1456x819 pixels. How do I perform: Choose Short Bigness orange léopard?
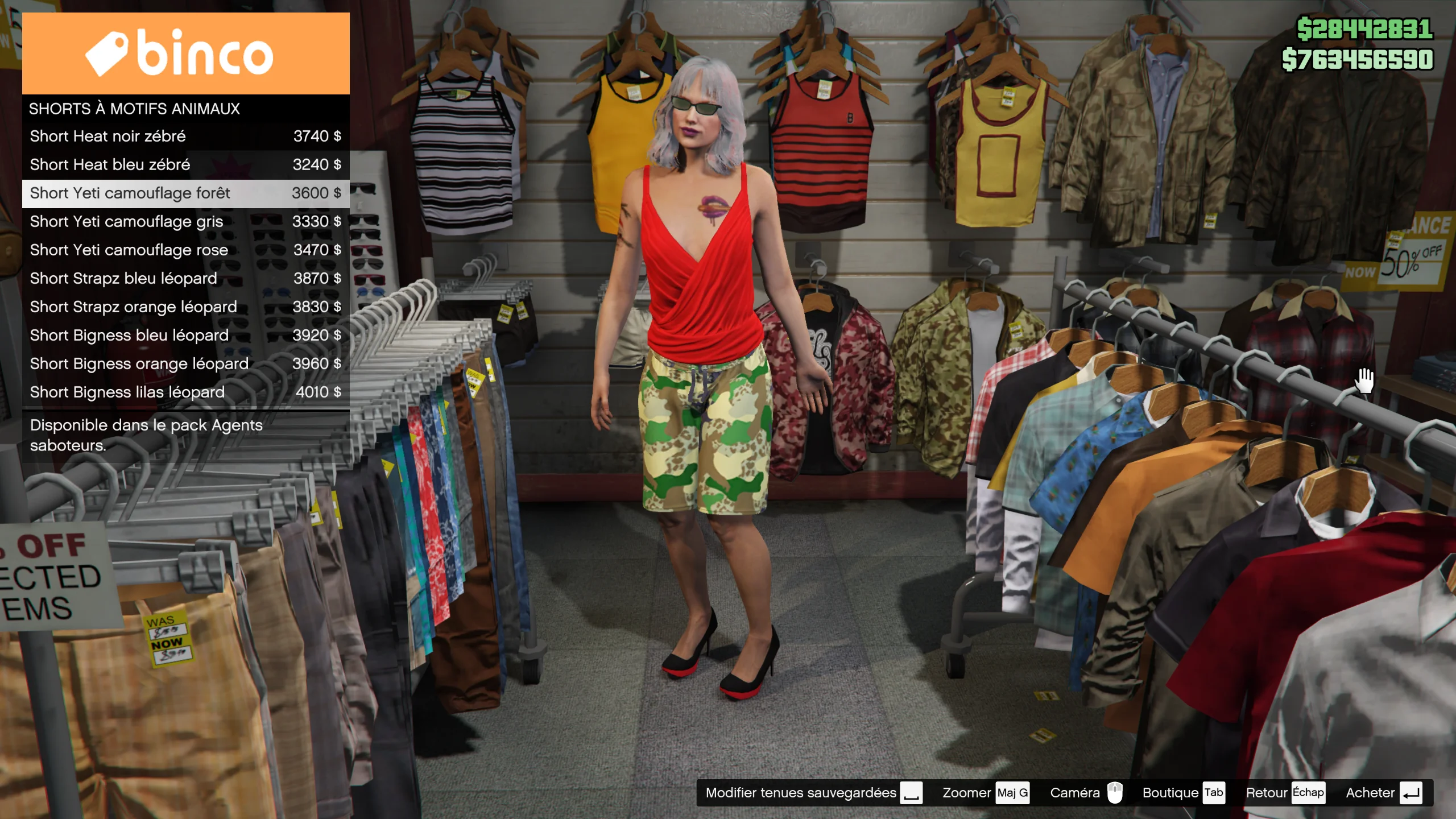pos(185,364)
